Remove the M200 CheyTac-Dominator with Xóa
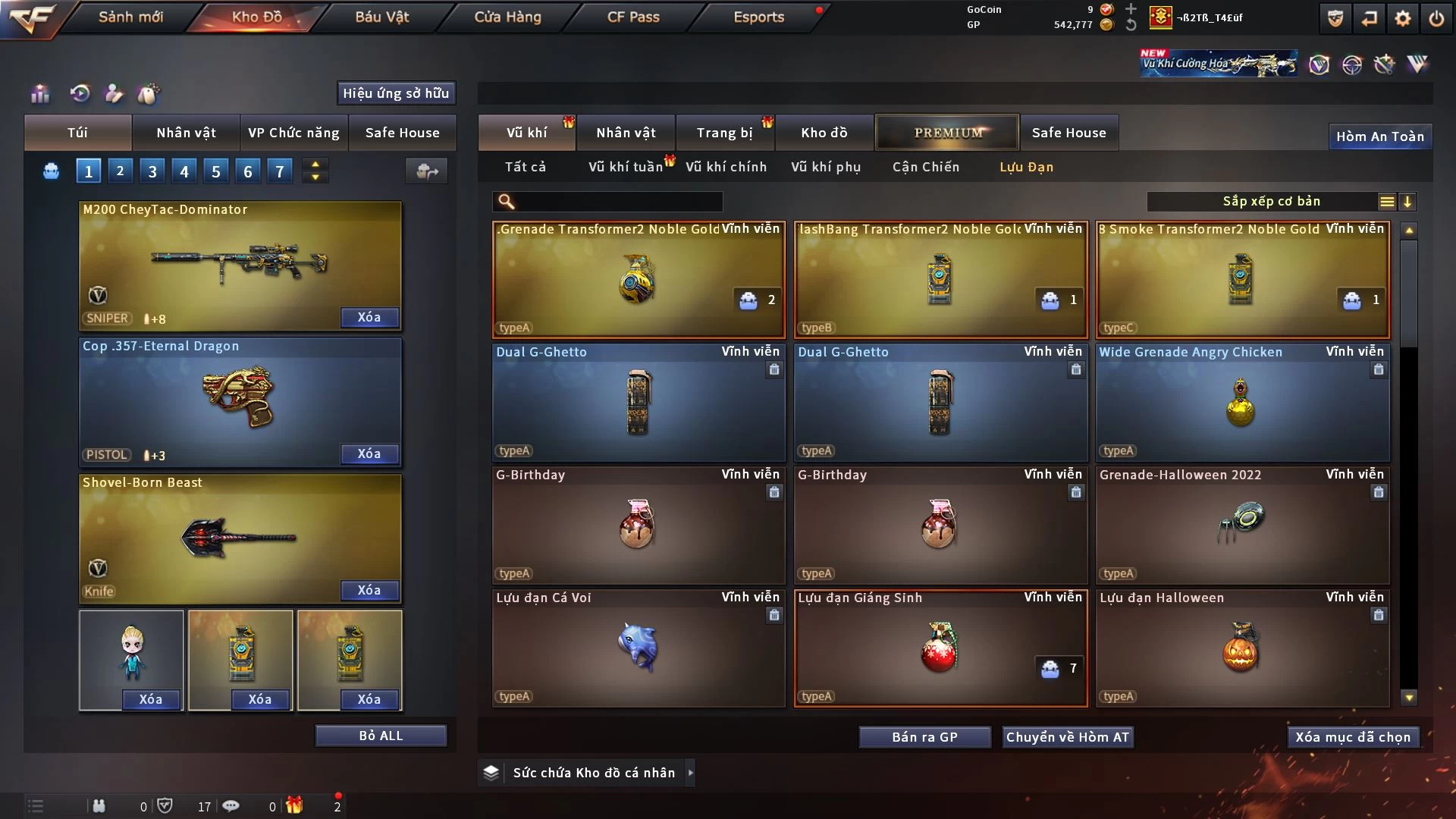The width and height of the screenshot is (1456, 819). coord(369,317)
